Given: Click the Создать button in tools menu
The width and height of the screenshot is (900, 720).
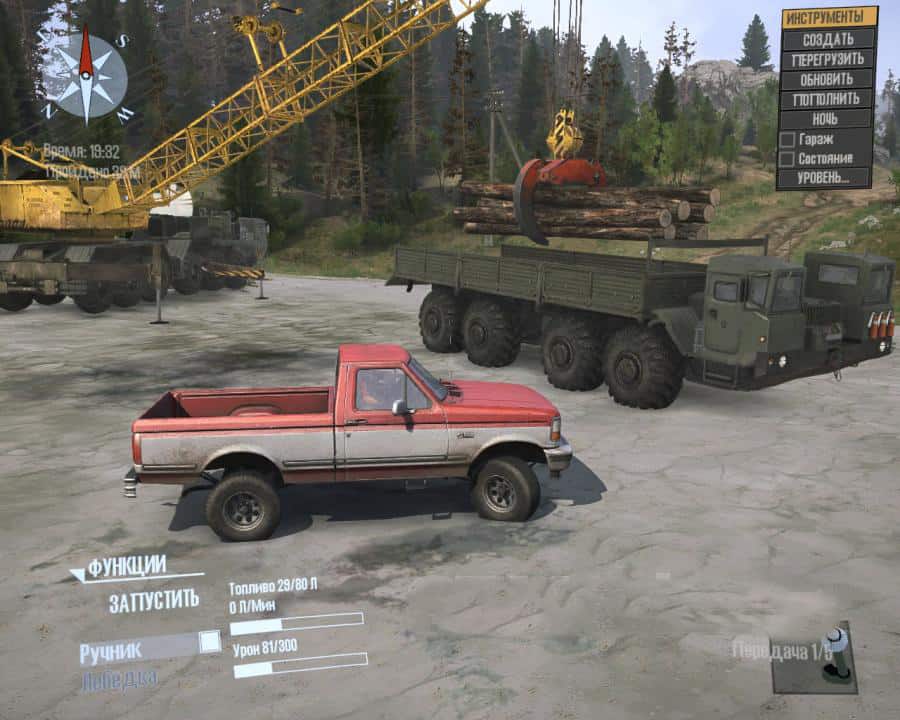Looking at the screenshot, I should (827, 39).
